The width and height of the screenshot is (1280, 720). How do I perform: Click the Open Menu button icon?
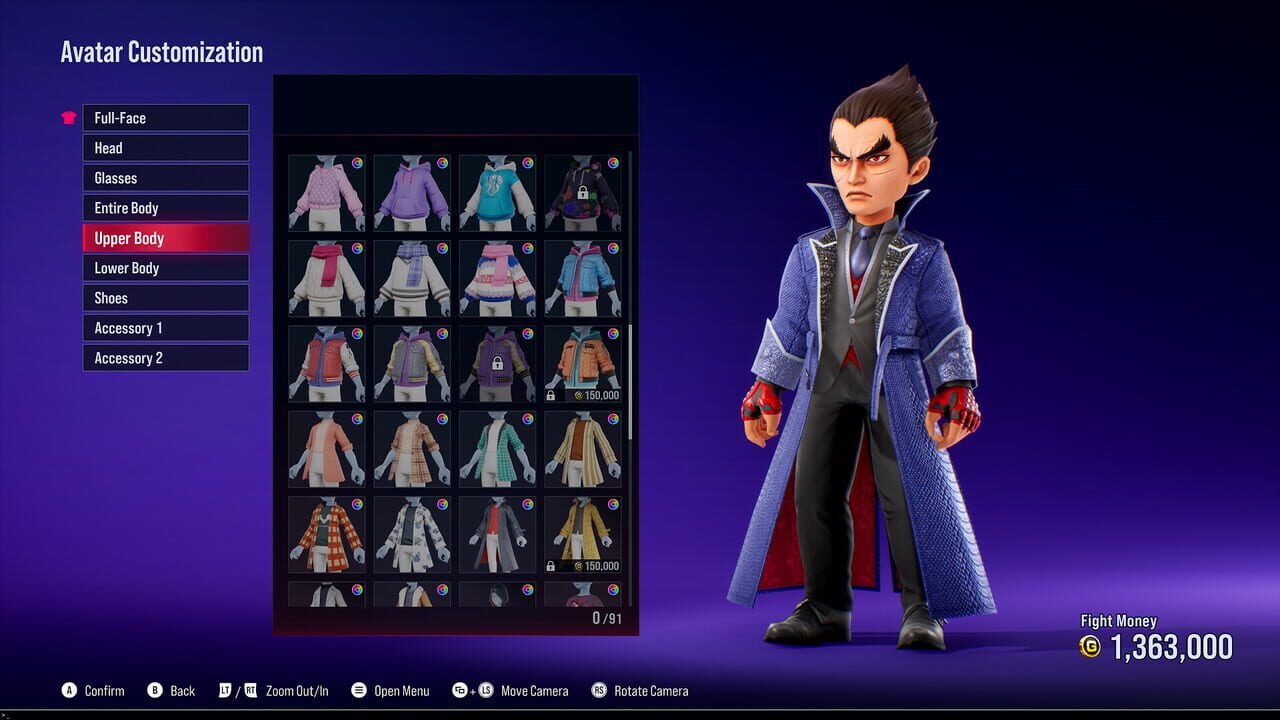pos(357,690)
